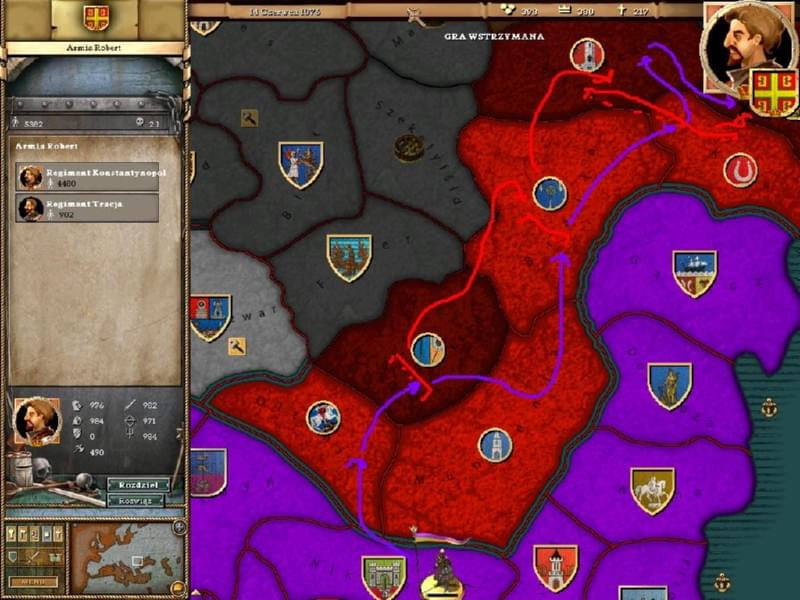Click the army commander portrait
Screen dimensions: 800x600
pyautogui.click(x=36, y=421)
